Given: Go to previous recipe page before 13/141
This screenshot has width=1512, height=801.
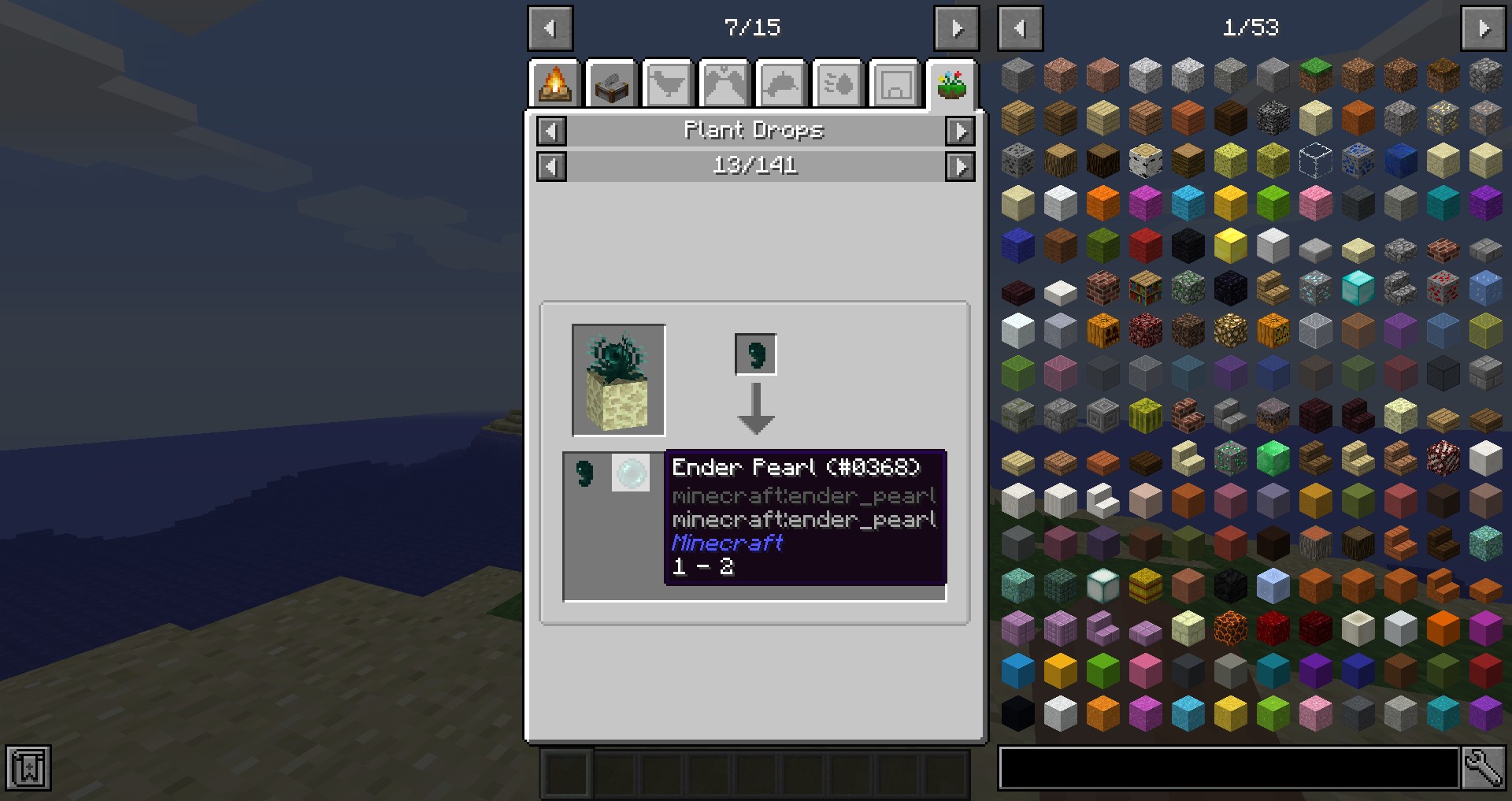Looking at the screenshot, I should tap(551, 166).
